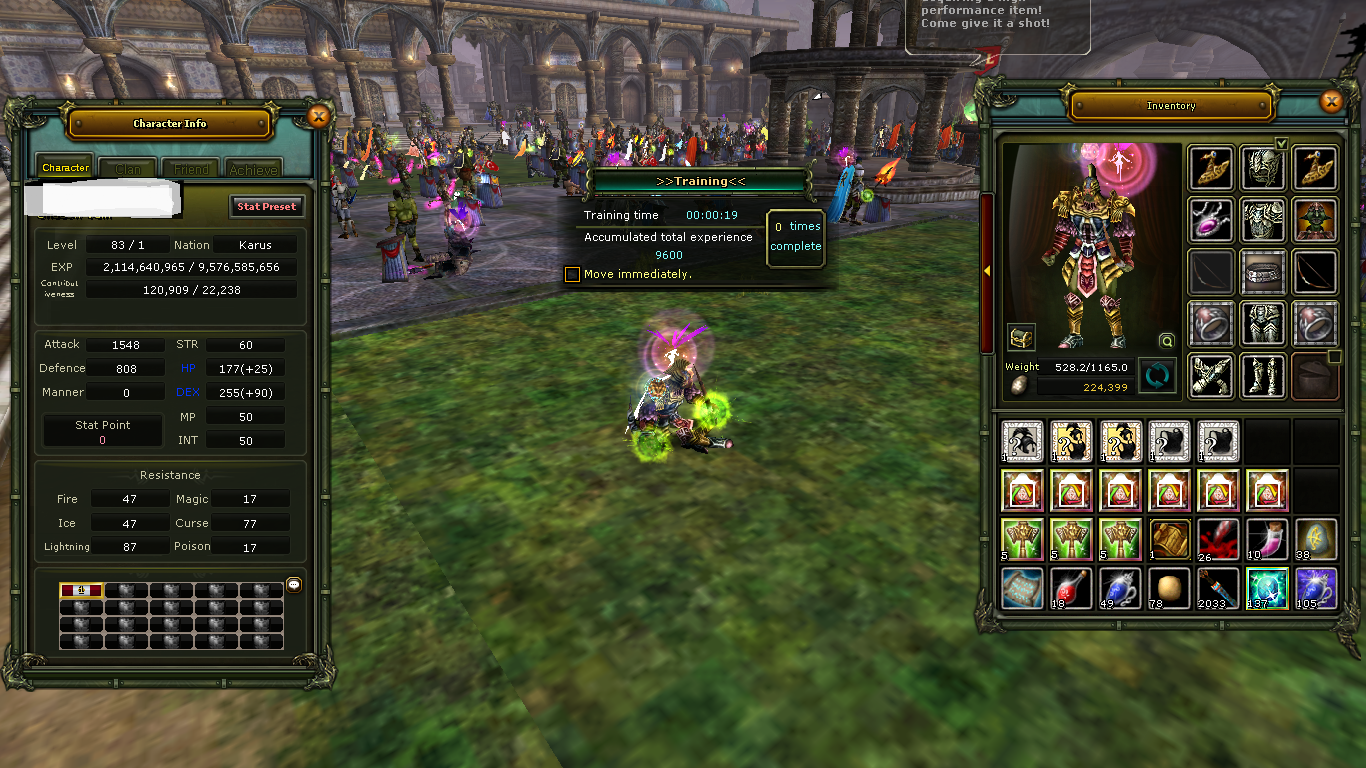This screenshot has width=1366, height=768.
Task: Click the inventory refresh arrows button
Action: (x=1157, y=376)
